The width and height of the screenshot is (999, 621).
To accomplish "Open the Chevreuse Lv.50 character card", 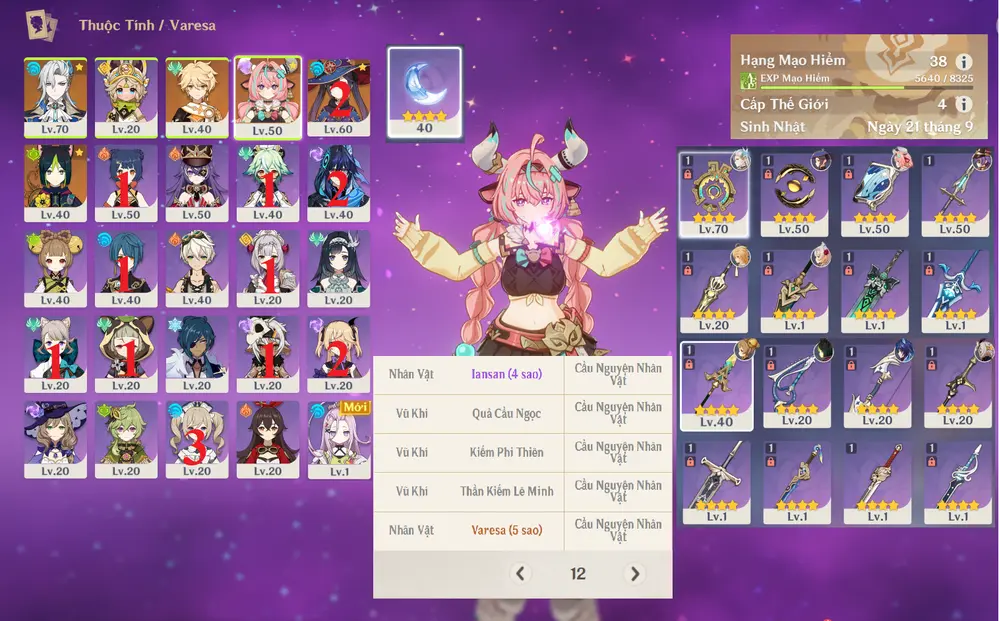I will pyautogui.click(x=196, y=182).
